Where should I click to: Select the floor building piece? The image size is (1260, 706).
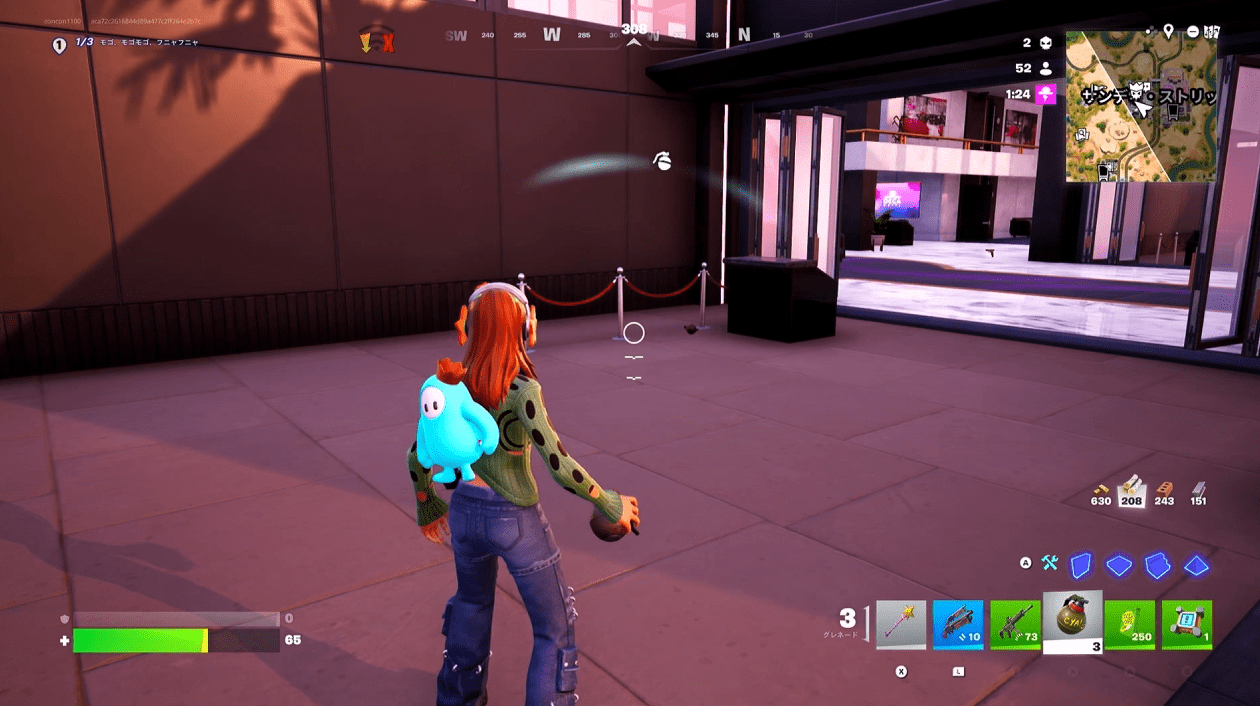click(x=1118, y=565)
